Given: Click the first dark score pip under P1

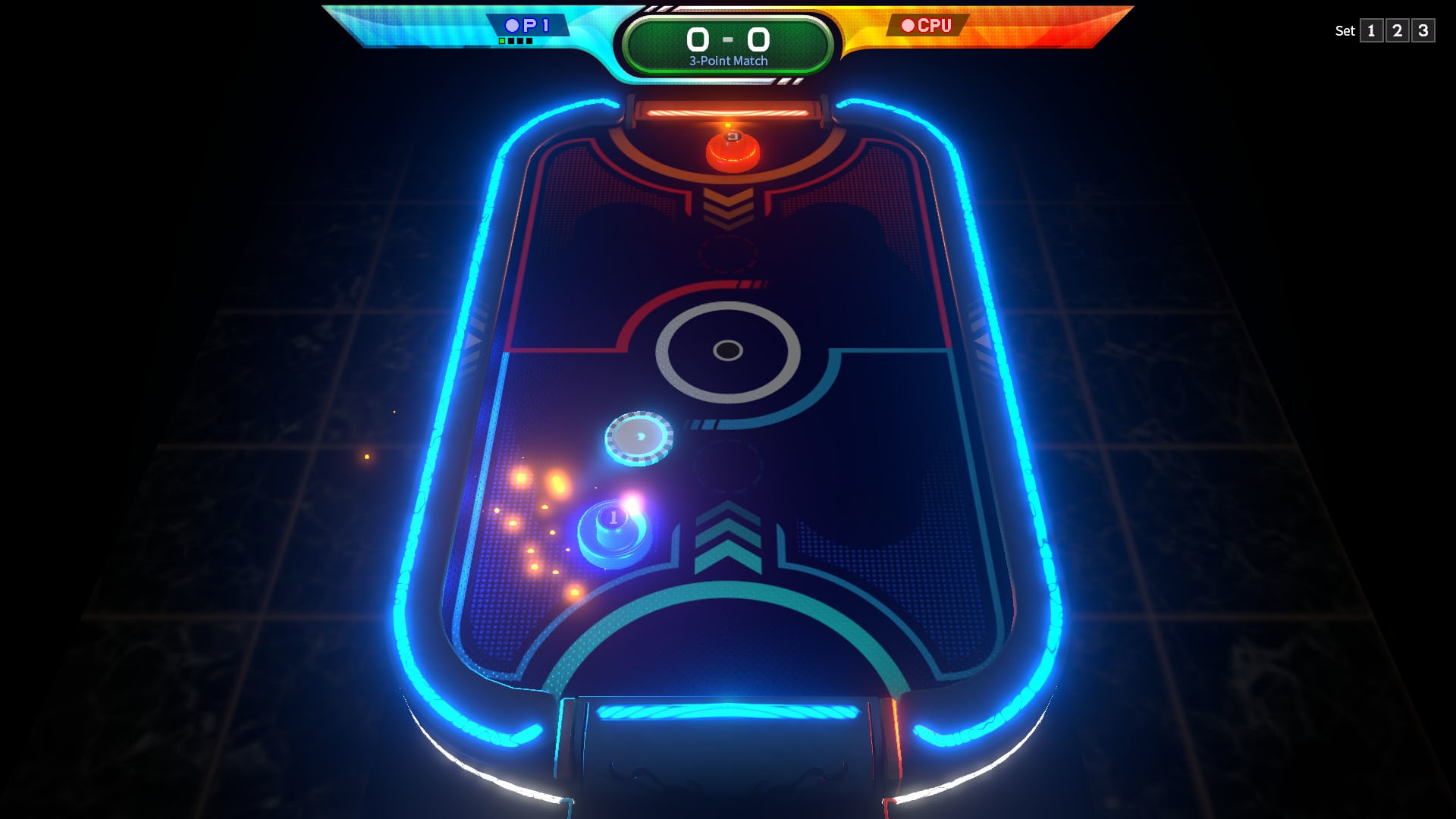Looking at the screenshot, I should pyautogui.click(x=511, y=41).
